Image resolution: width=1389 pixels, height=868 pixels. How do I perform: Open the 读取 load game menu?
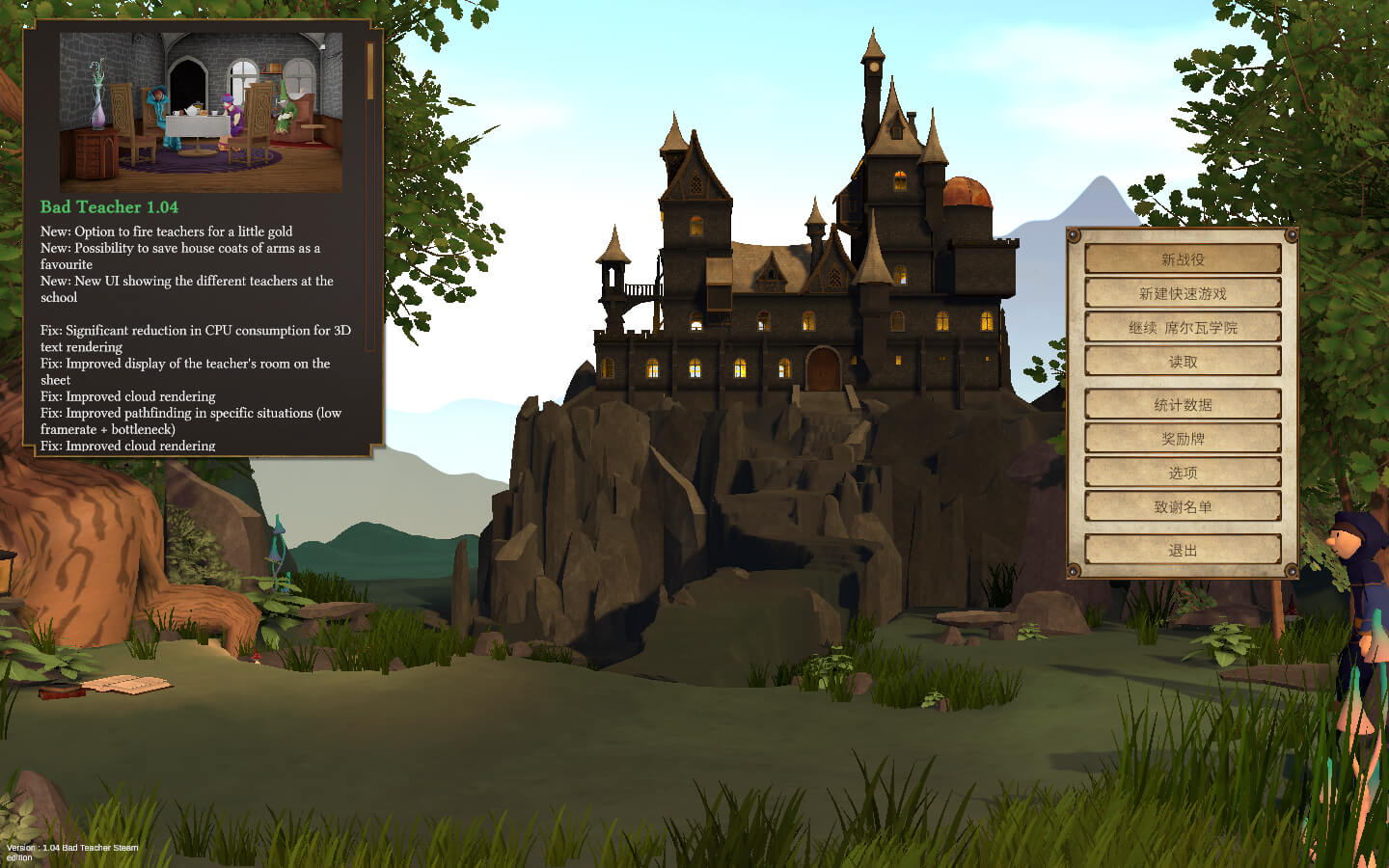pyautogui.click(x=1183, y=362)
